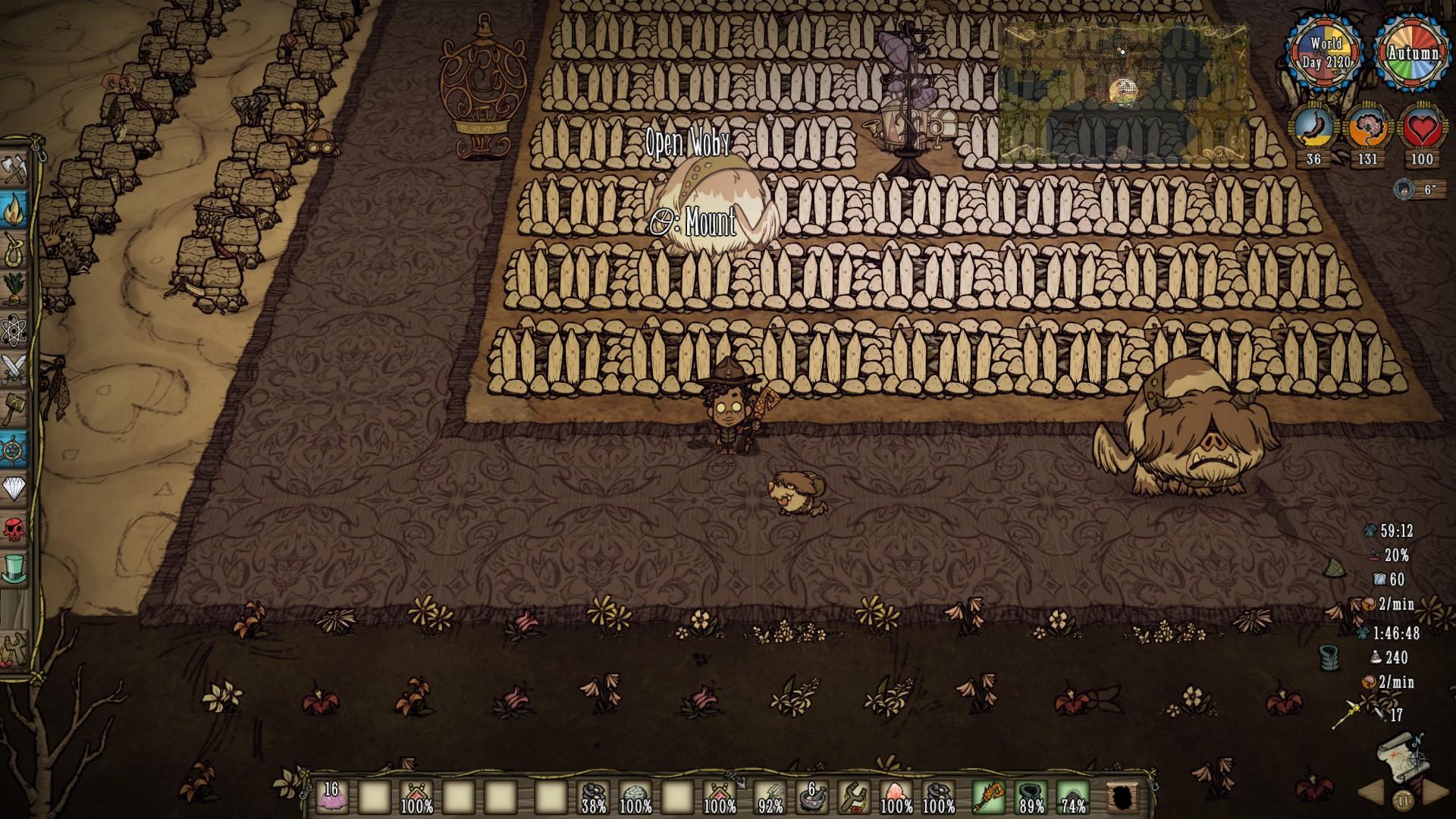The height and width of the screenshot is (819, 1456).
Task: Click the minimap in the top right
Action: click(x=1126, y=91)
